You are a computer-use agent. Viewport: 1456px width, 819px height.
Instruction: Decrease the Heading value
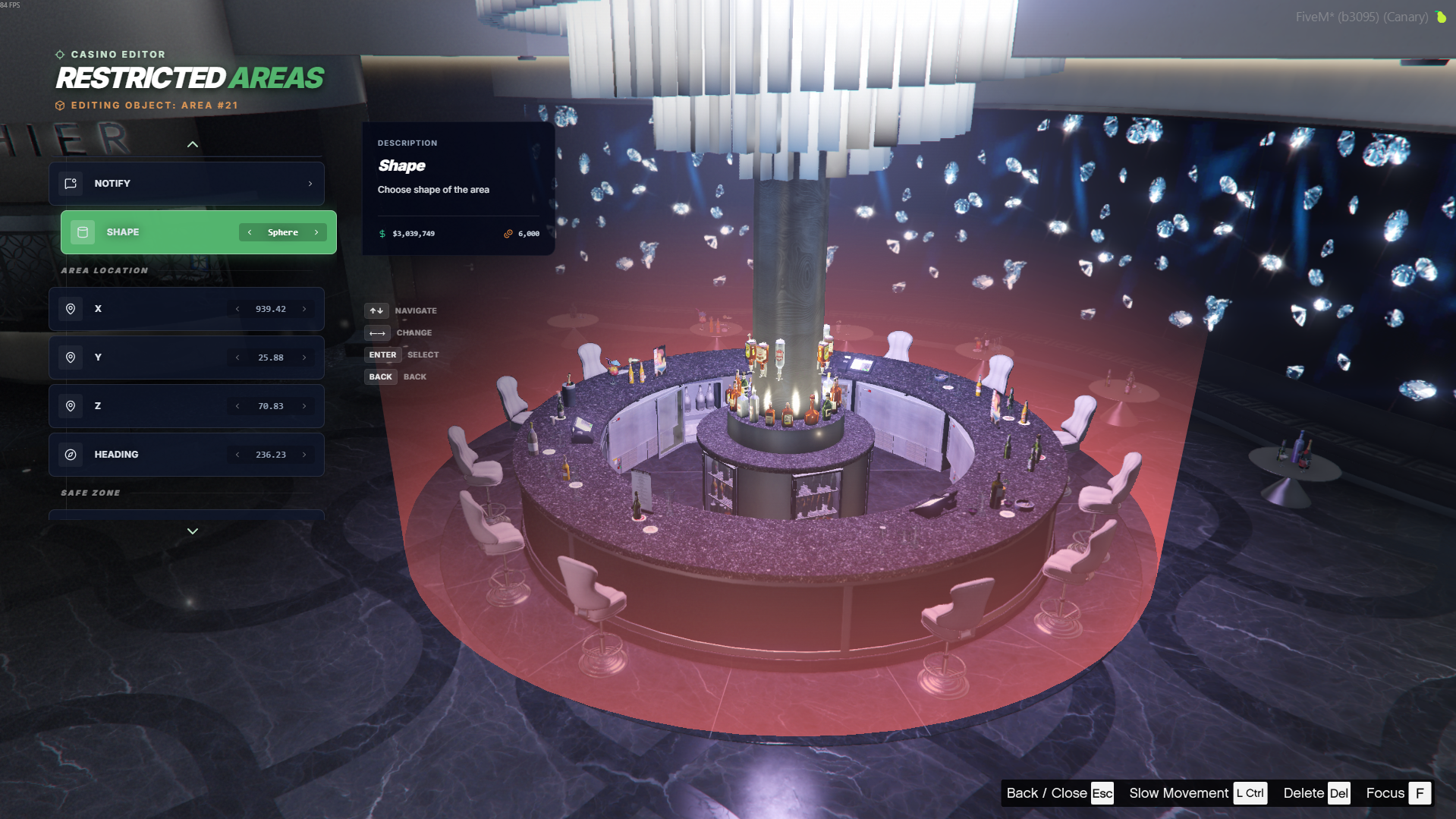coord(237,455)
